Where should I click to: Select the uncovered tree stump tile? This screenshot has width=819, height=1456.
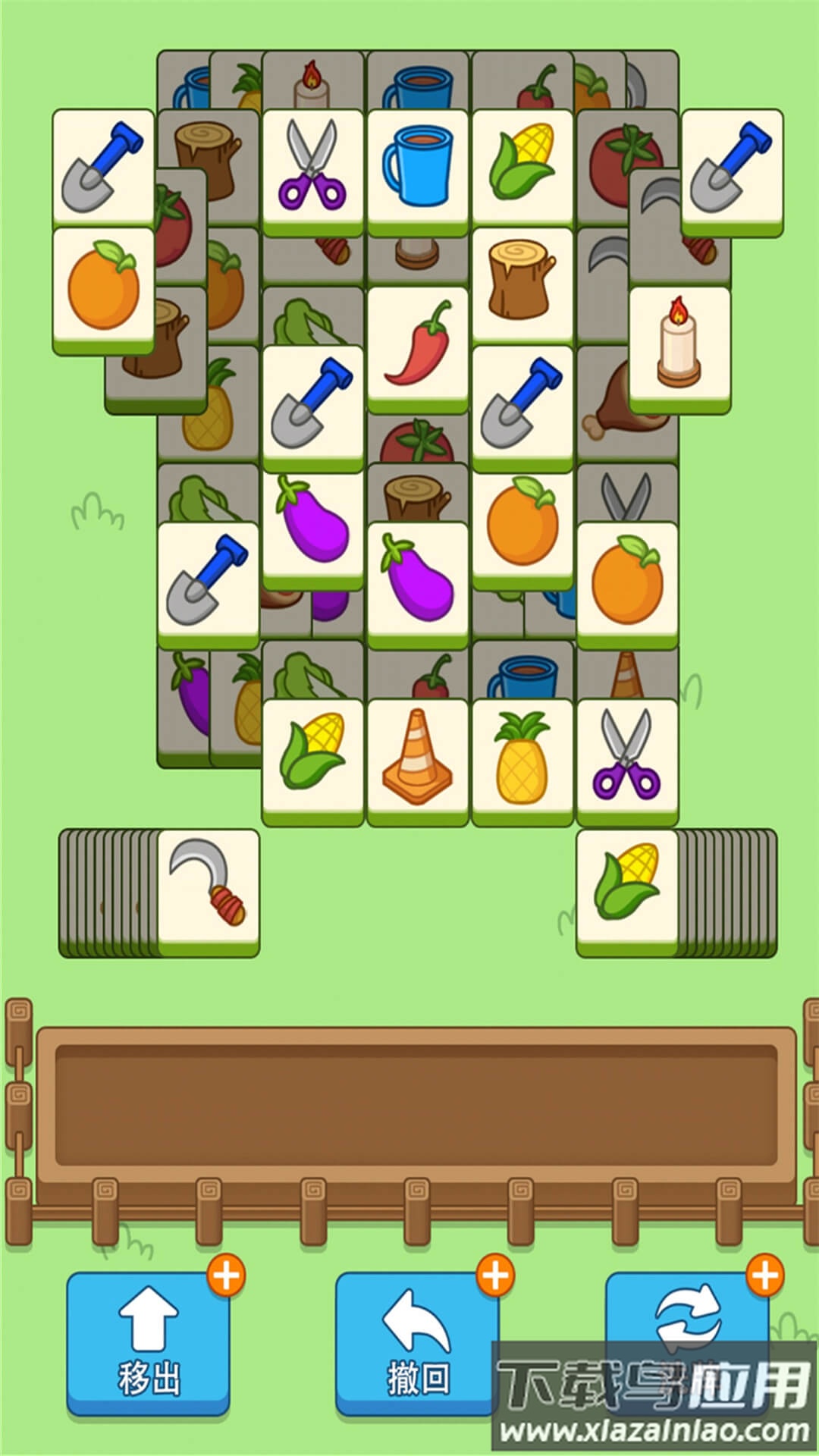pos(522,282)
